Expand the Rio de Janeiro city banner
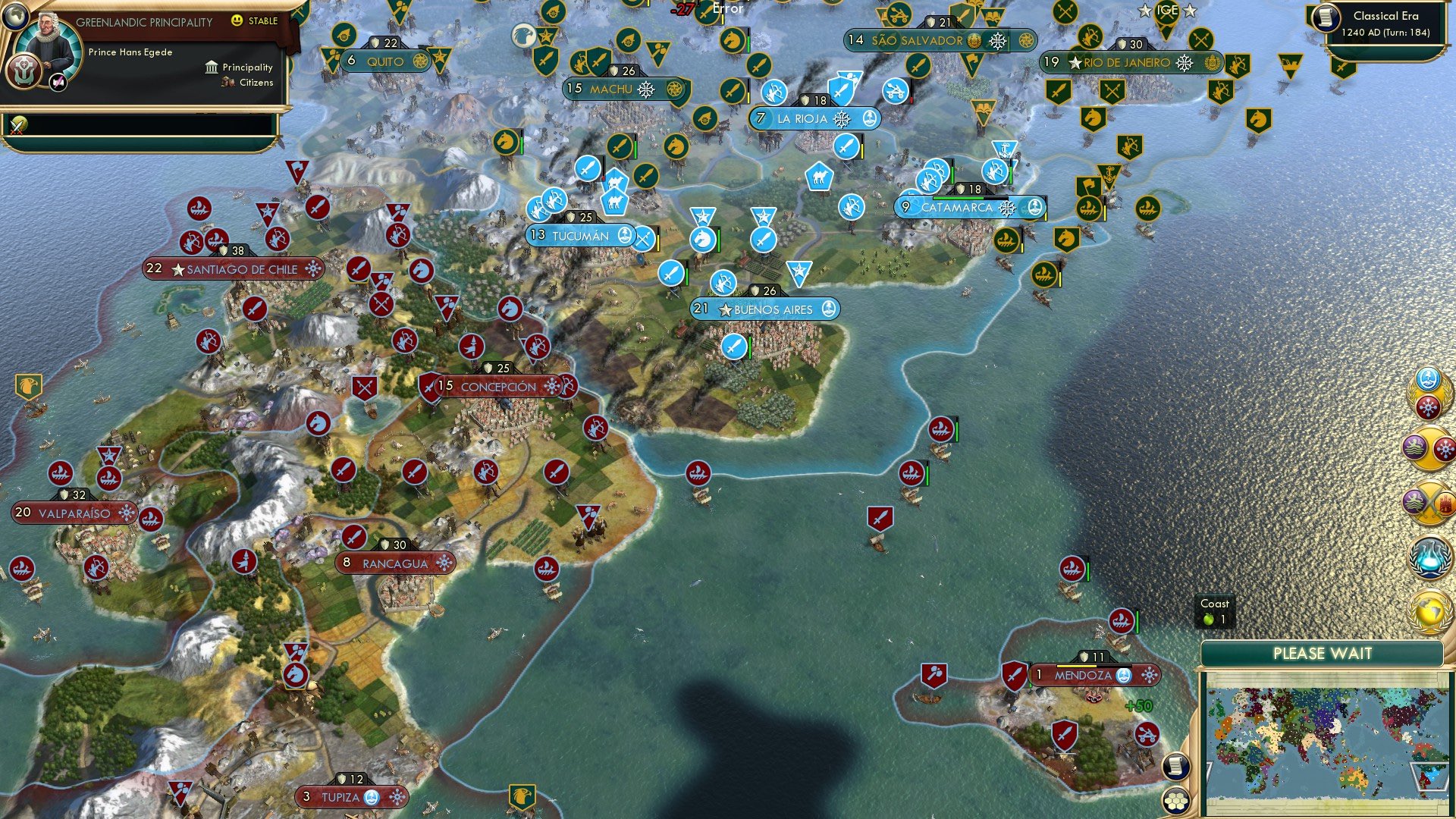Image resolution: width=1456 pixels, height=819 pixels. click(1130, 62)
